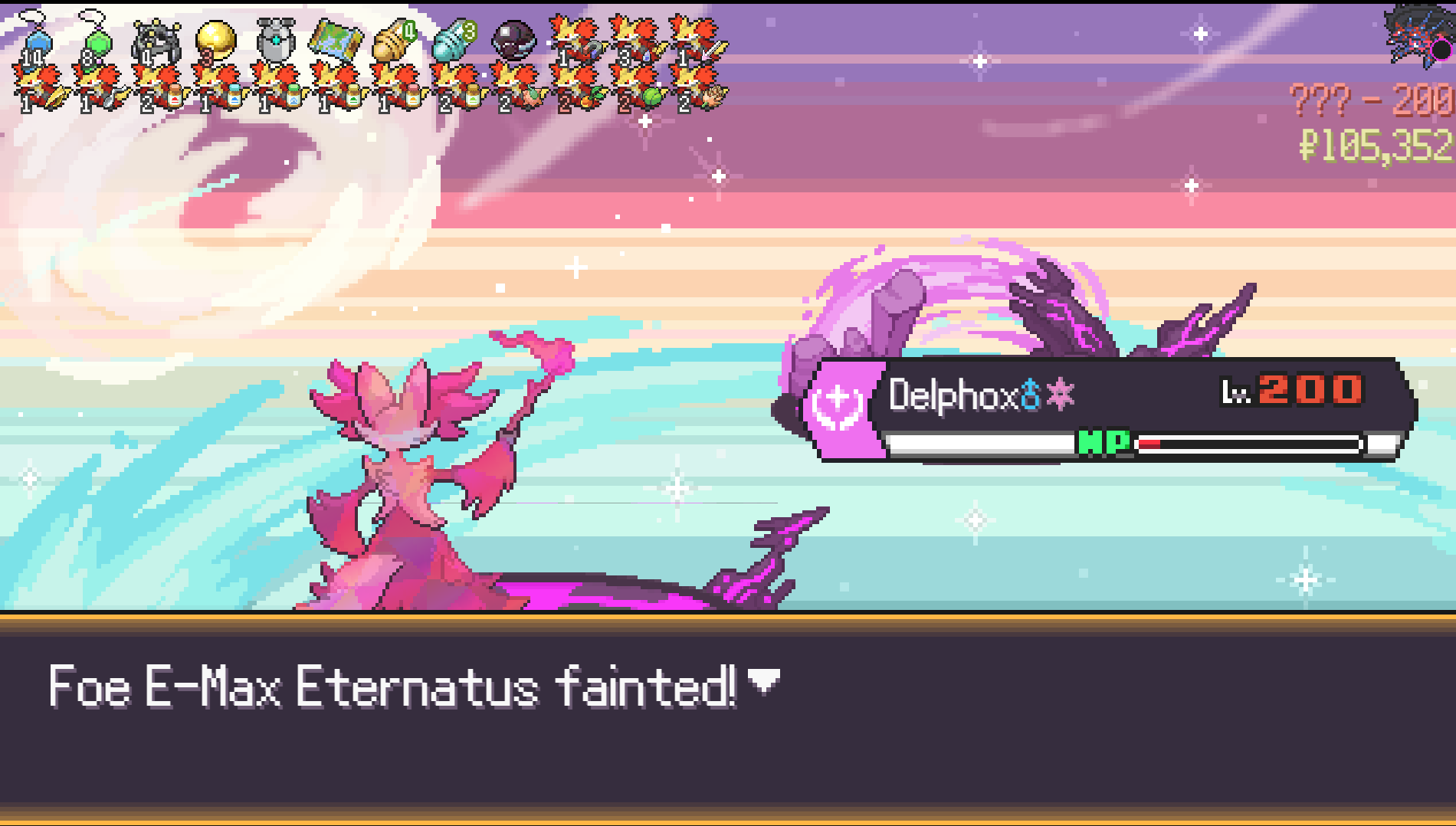1456x826 pixels.
Task: Click the grey capsule with teal gem
Action: [x=275, y=40]
